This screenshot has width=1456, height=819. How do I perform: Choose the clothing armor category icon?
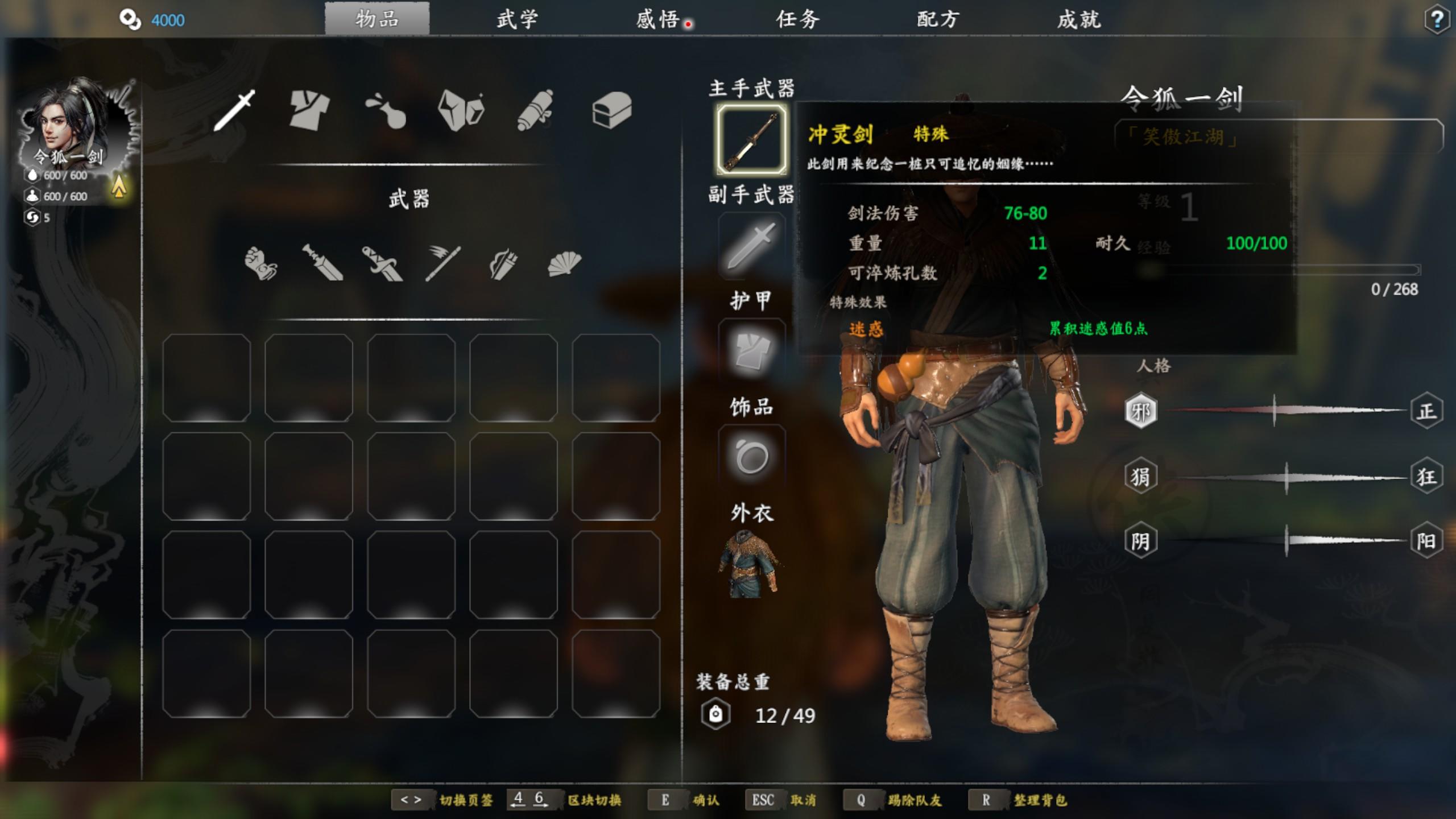pos(309,110)
